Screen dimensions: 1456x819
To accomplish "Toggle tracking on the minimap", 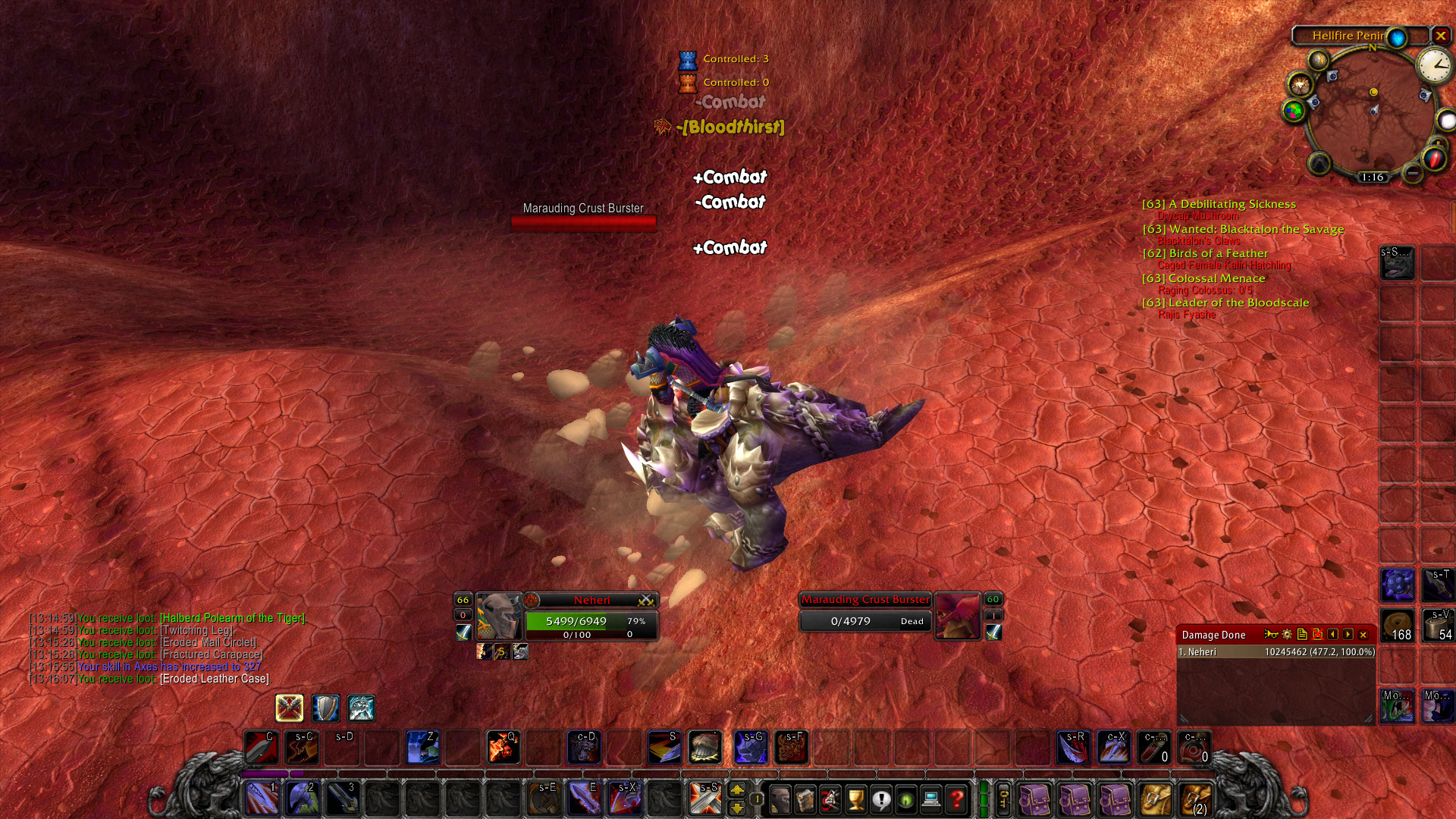I will tap(1318, 60).
